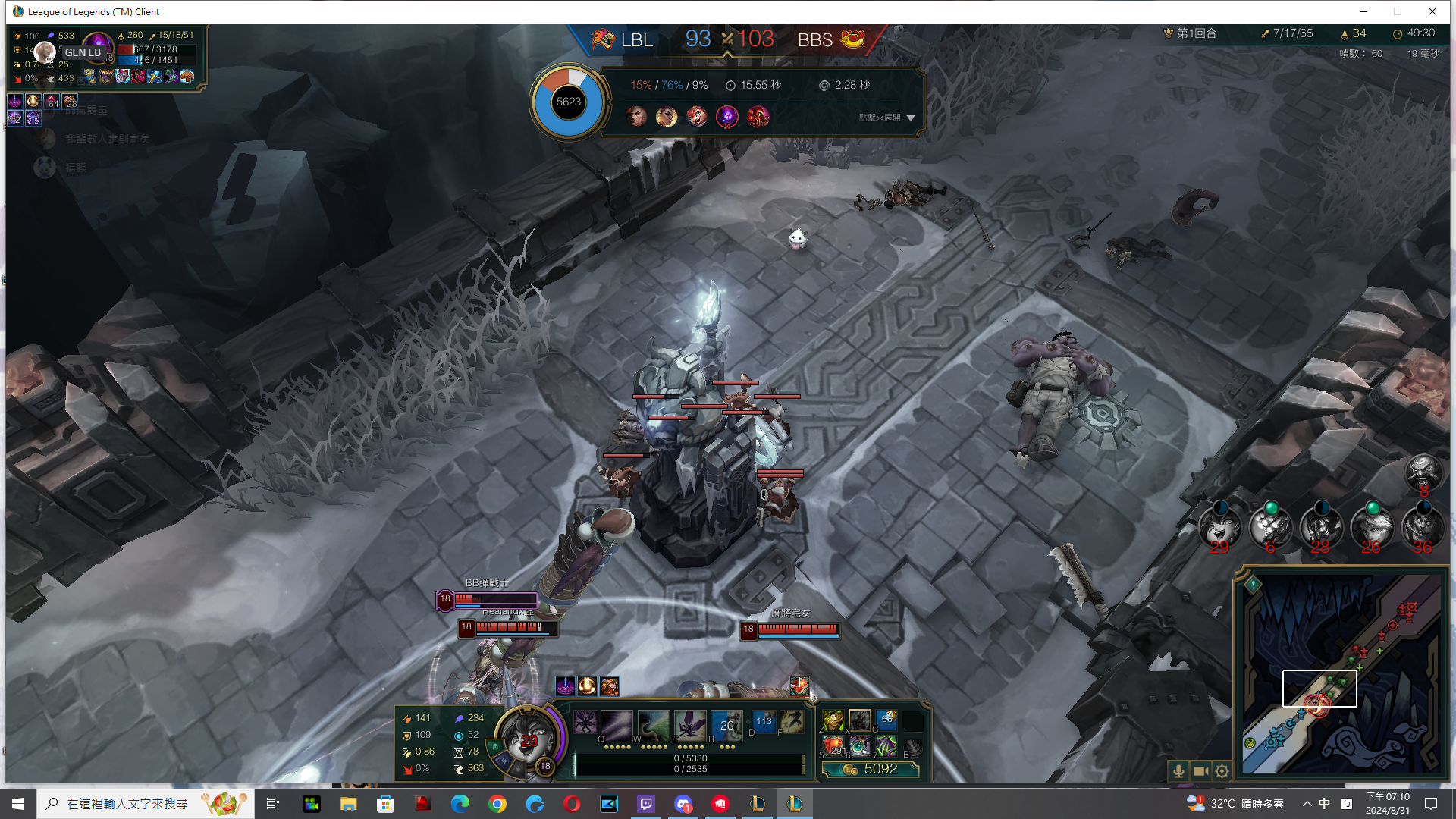The image size is (1456, 819).
Task: Open settings with the gear icon
Action: click(x=1222, y=771)
